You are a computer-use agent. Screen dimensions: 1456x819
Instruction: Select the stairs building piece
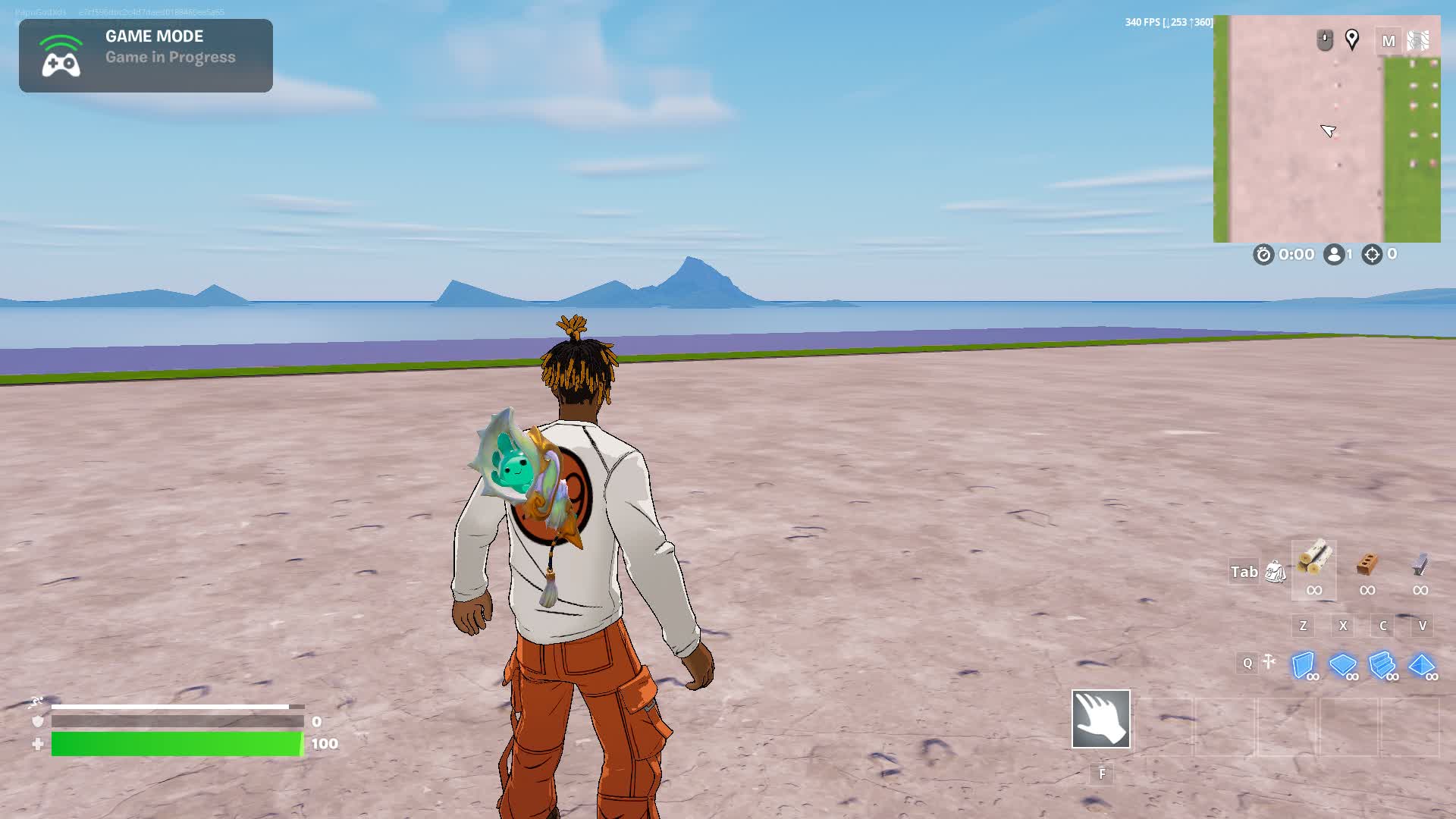(x=1382, y=665)
